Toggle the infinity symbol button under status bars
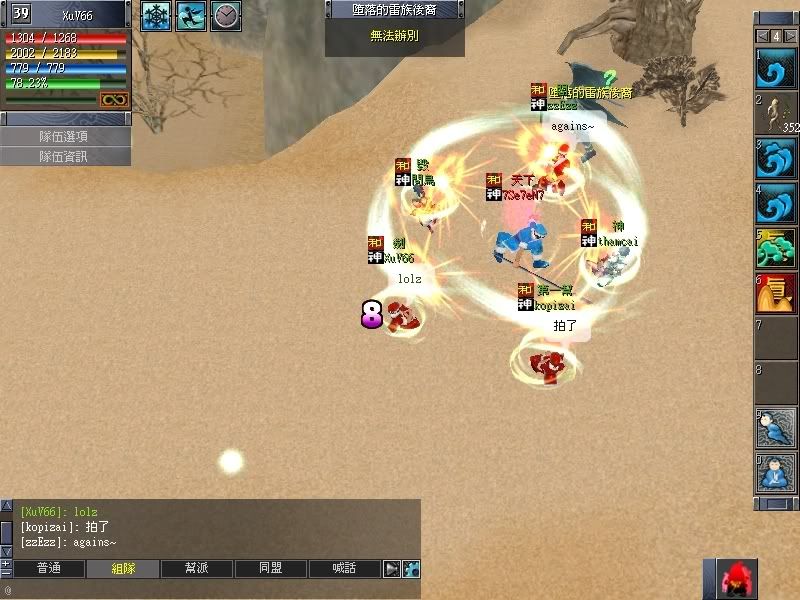The height and width of the screenshot is (600, 800). tap(113, 99)
